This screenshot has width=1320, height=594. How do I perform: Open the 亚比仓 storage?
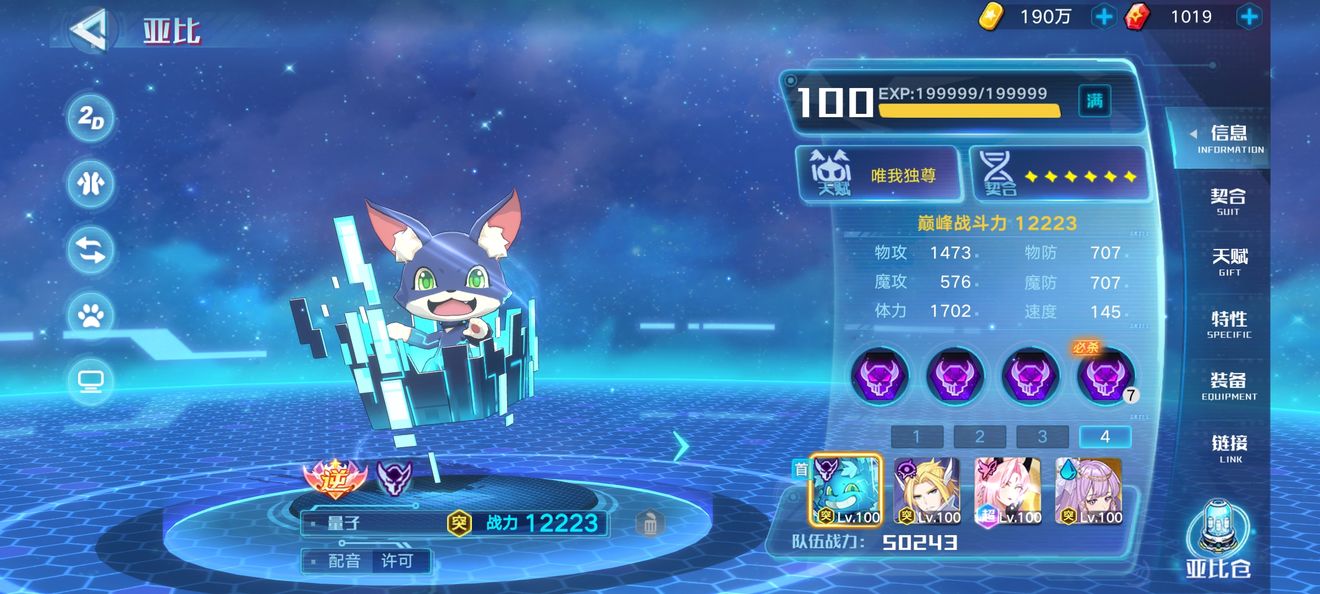click(x=1218, y=540)
